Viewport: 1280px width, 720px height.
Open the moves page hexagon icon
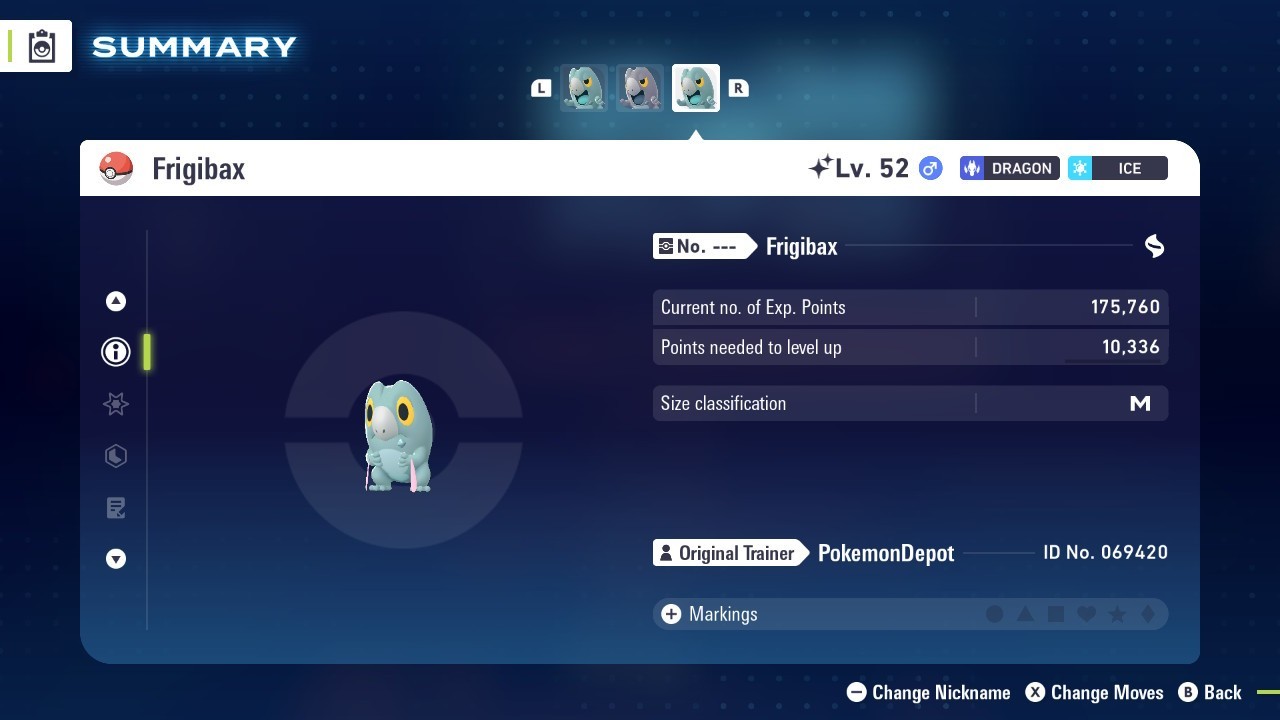tap(115, 456)
